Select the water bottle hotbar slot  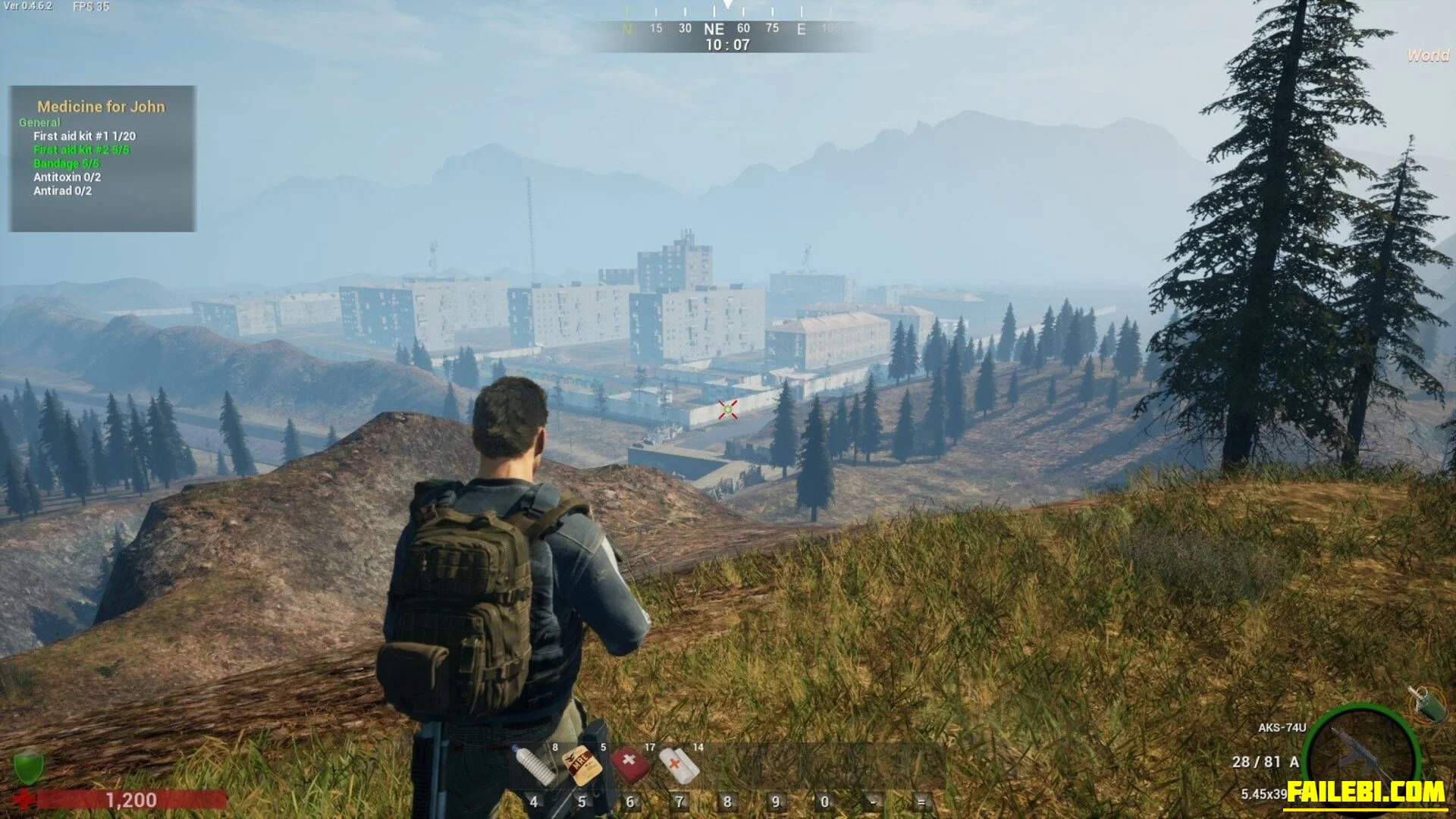click(534, 764)
